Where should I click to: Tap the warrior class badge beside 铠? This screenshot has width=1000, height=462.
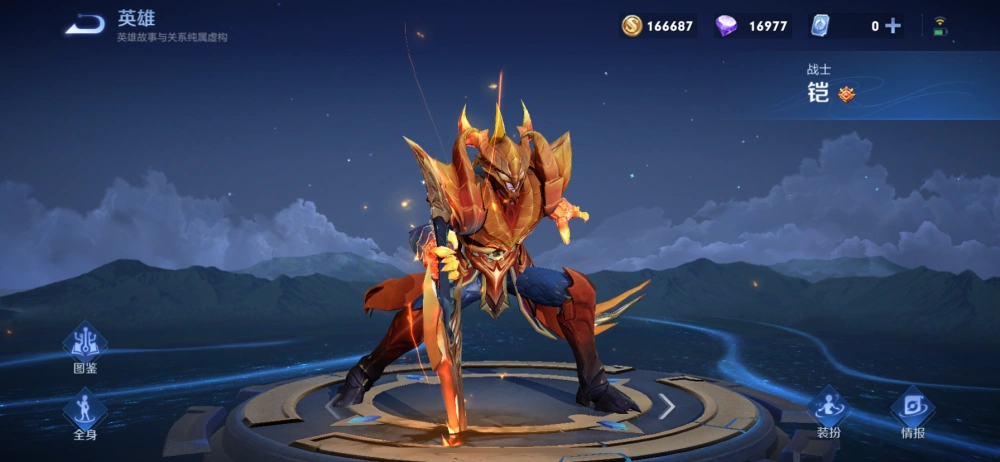(847, 94)
